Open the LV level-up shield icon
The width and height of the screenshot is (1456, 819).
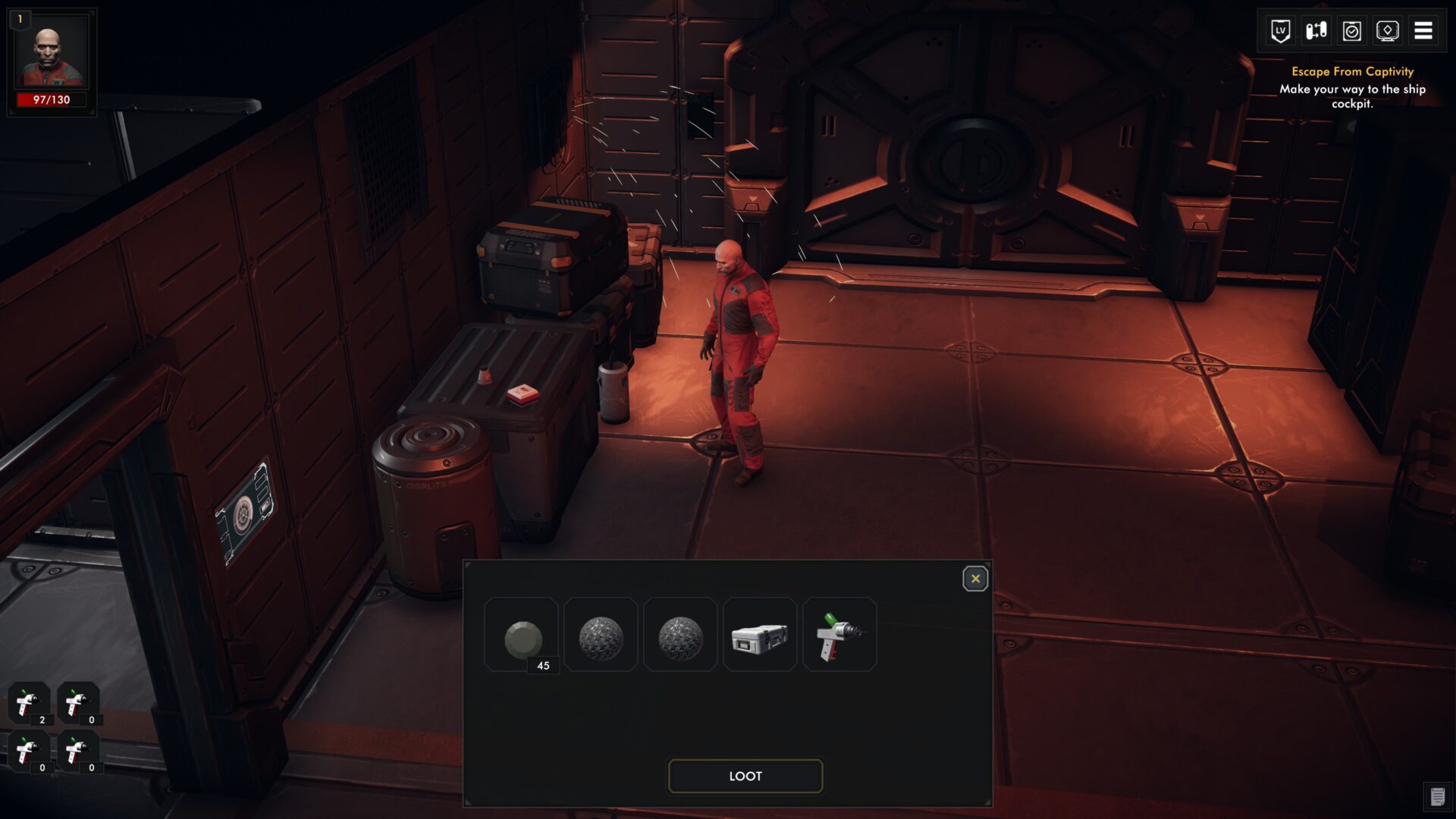[x=1281, y=31]
